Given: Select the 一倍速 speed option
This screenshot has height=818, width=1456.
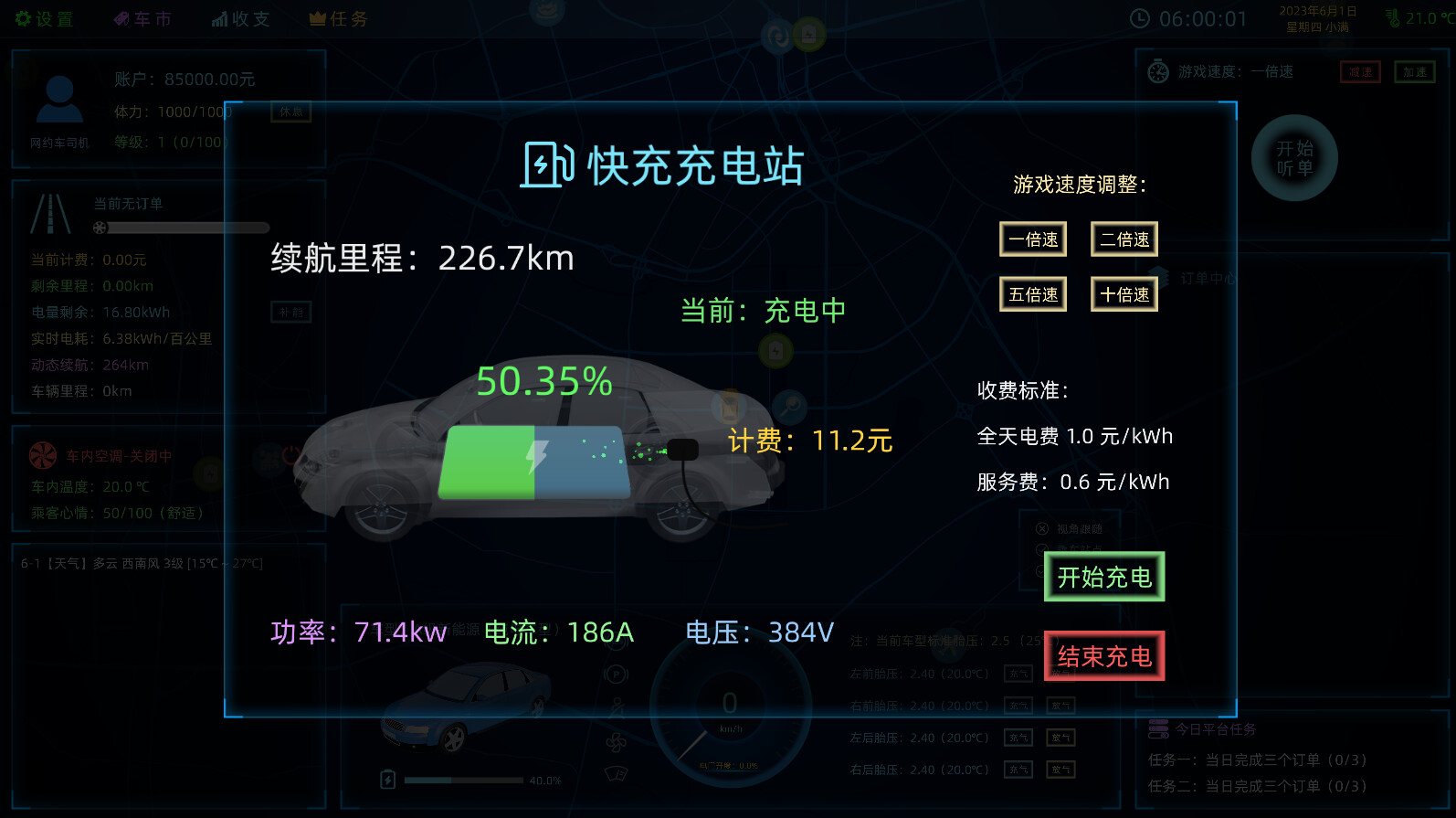Looking at the screenshot, I should click(x=1033, y=239).
